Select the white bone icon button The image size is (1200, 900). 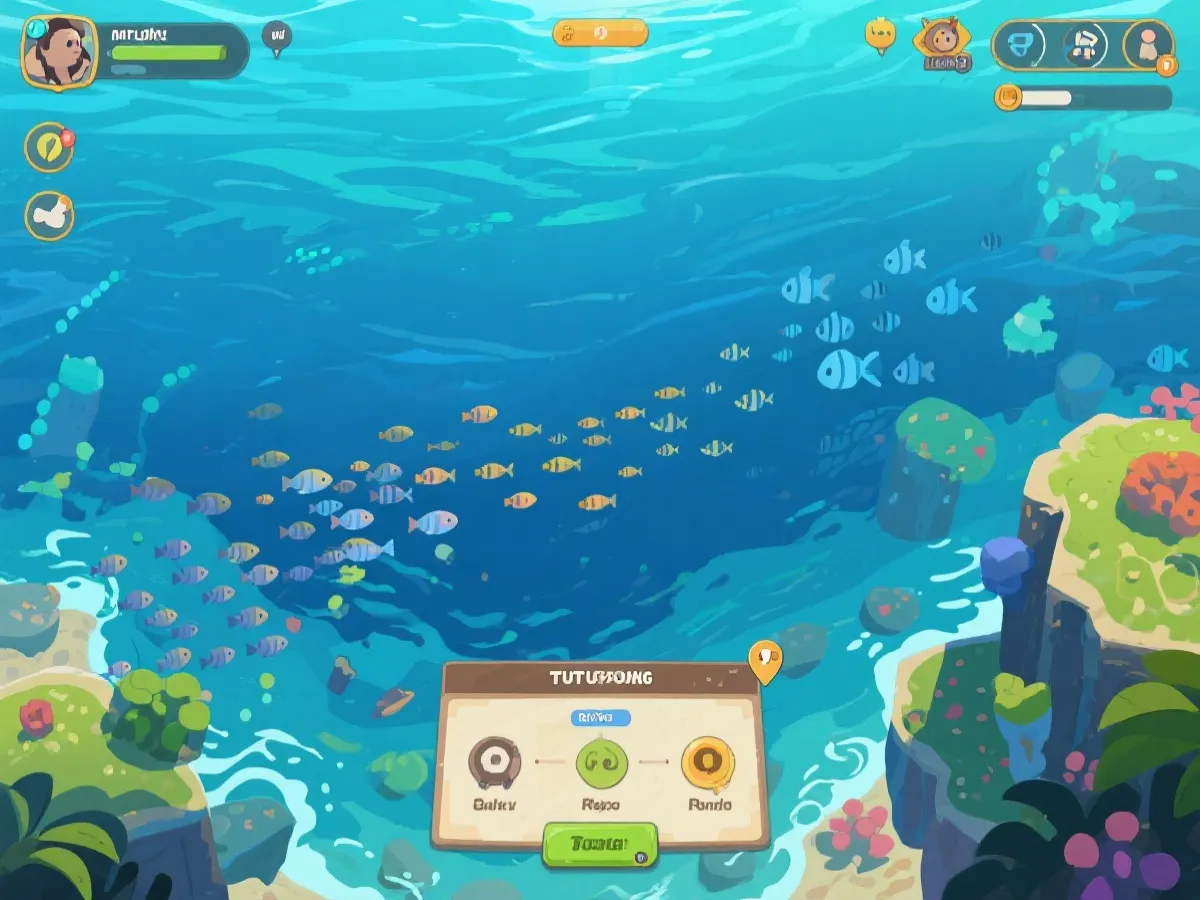coord(49,215)
